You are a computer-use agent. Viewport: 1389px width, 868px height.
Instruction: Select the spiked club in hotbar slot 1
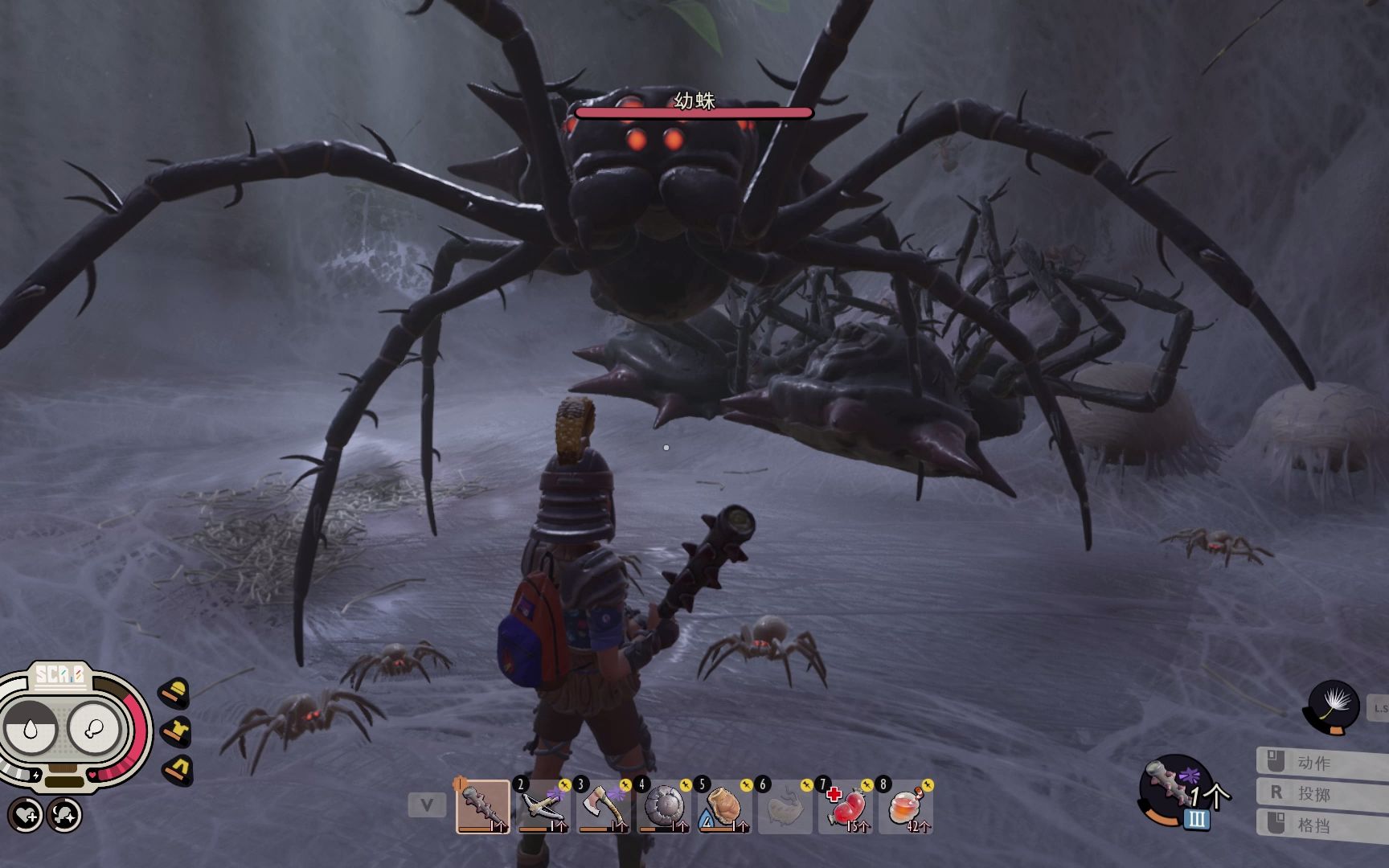point(483,806)
